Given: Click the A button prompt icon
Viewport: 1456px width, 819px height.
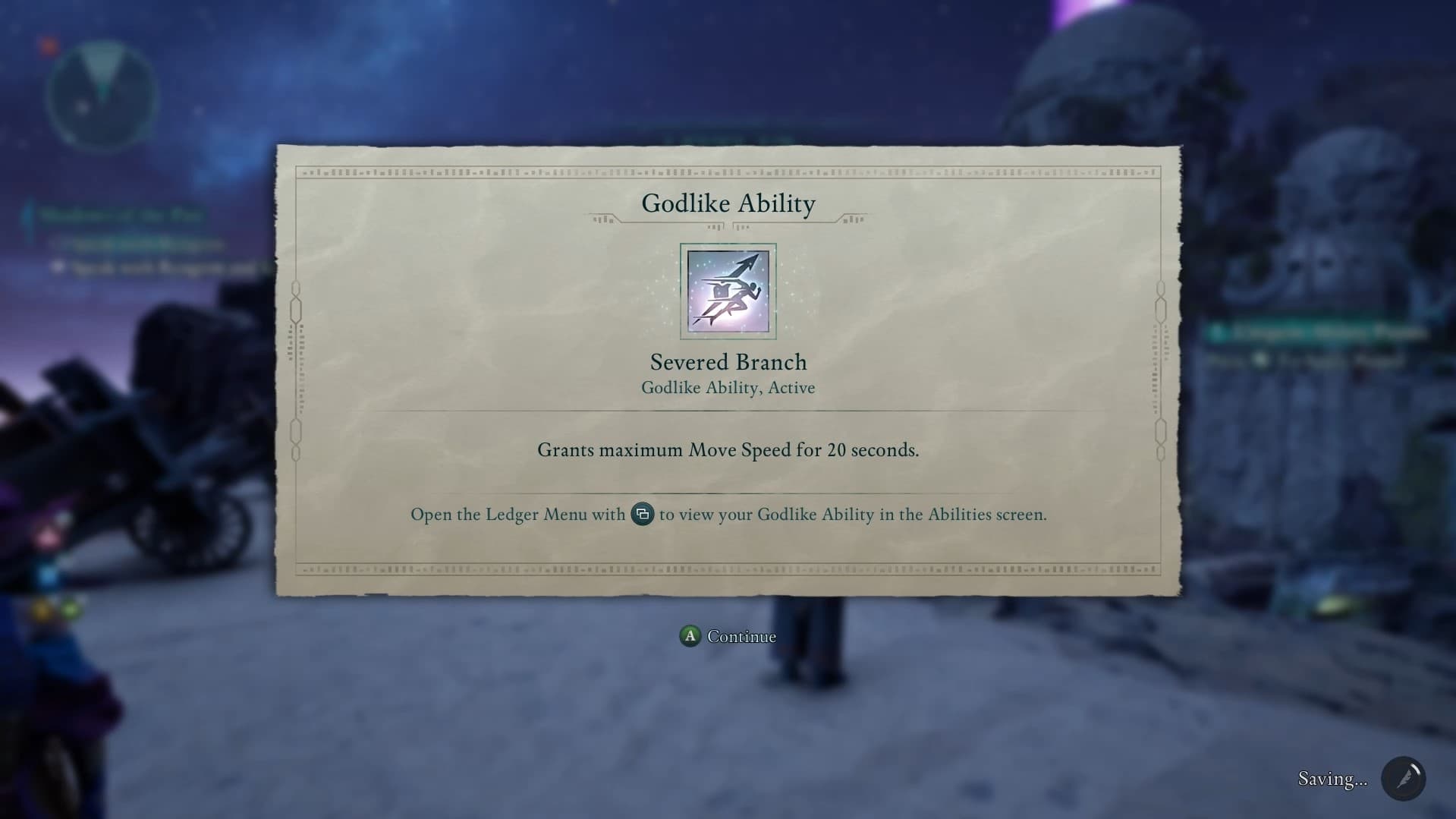Looking at the screenshot, I should click(x=689, y=637).
